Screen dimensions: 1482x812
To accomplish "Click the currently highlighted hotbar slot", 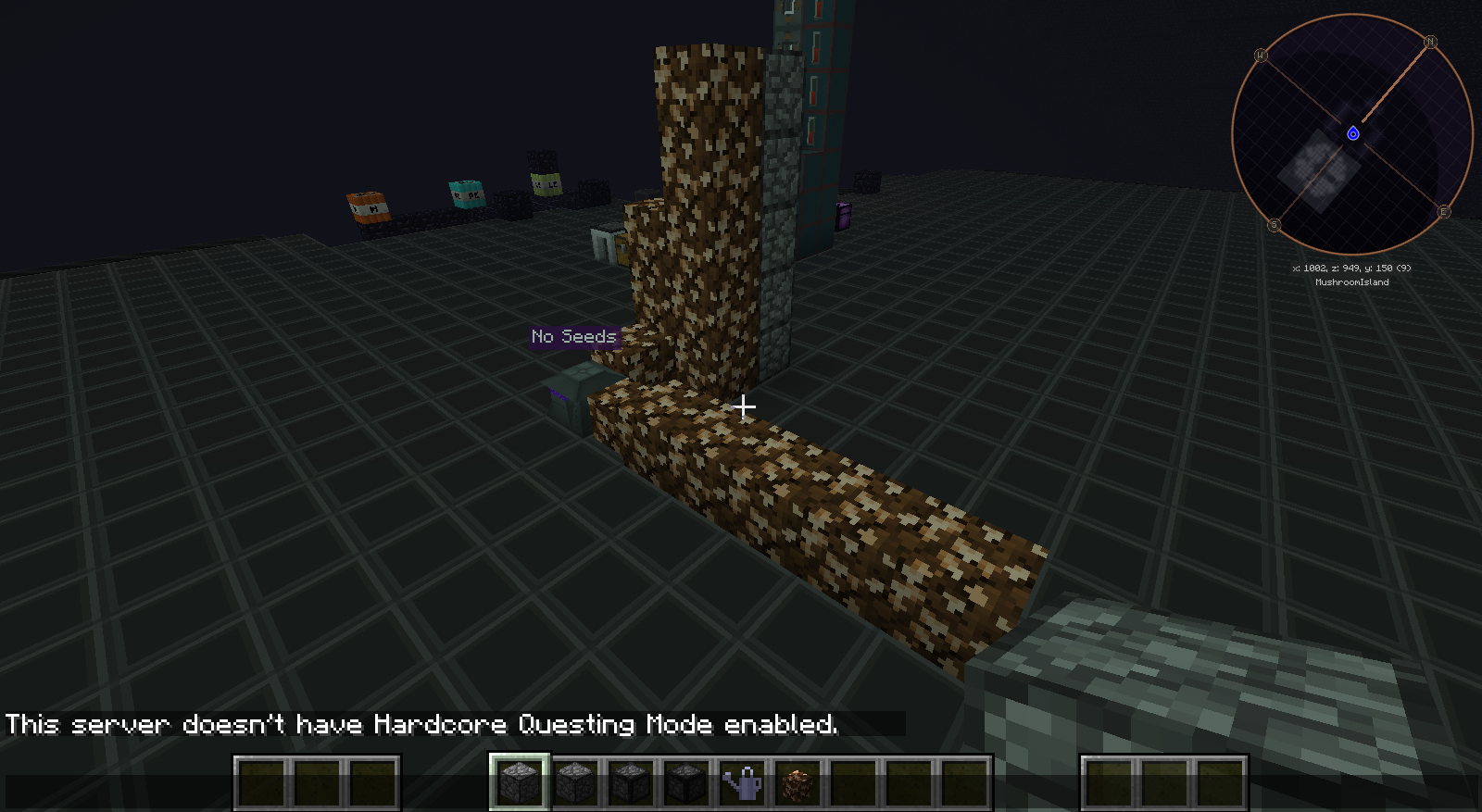I will tap(520, 783).
